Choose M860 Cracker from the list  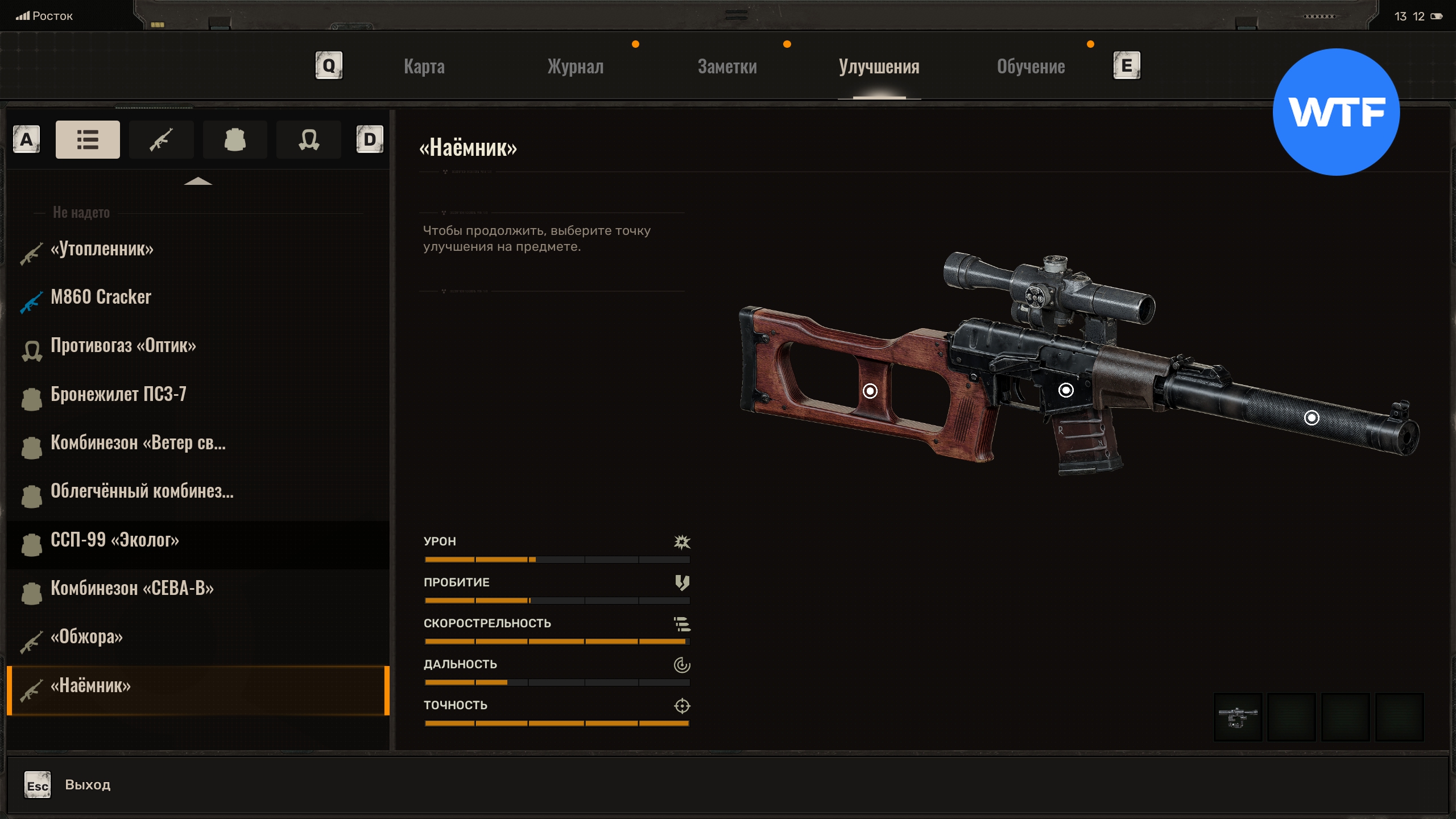coord(101,297)
